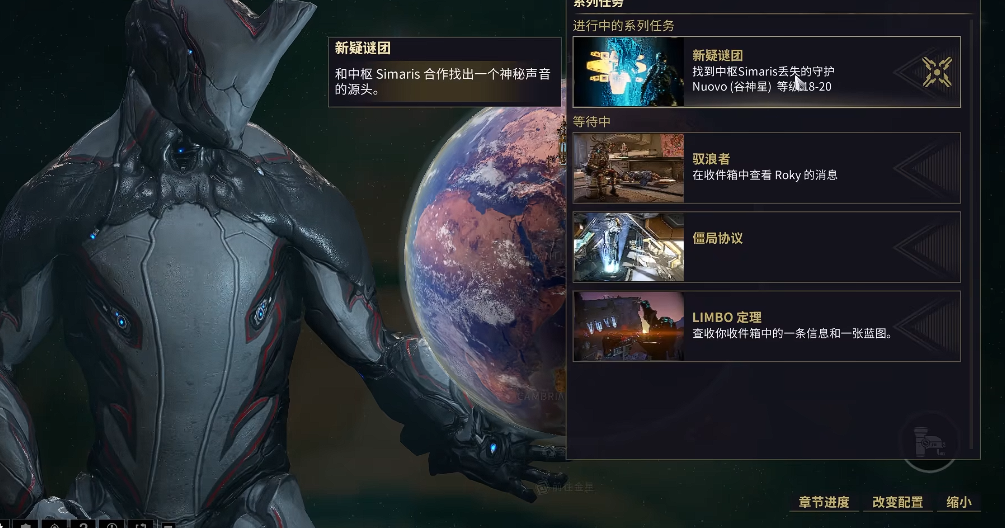Viewport: 1005px width, 528px height.
Task: Select the LIMBO 定理 quest entry
Action: (x=765, y=326)
